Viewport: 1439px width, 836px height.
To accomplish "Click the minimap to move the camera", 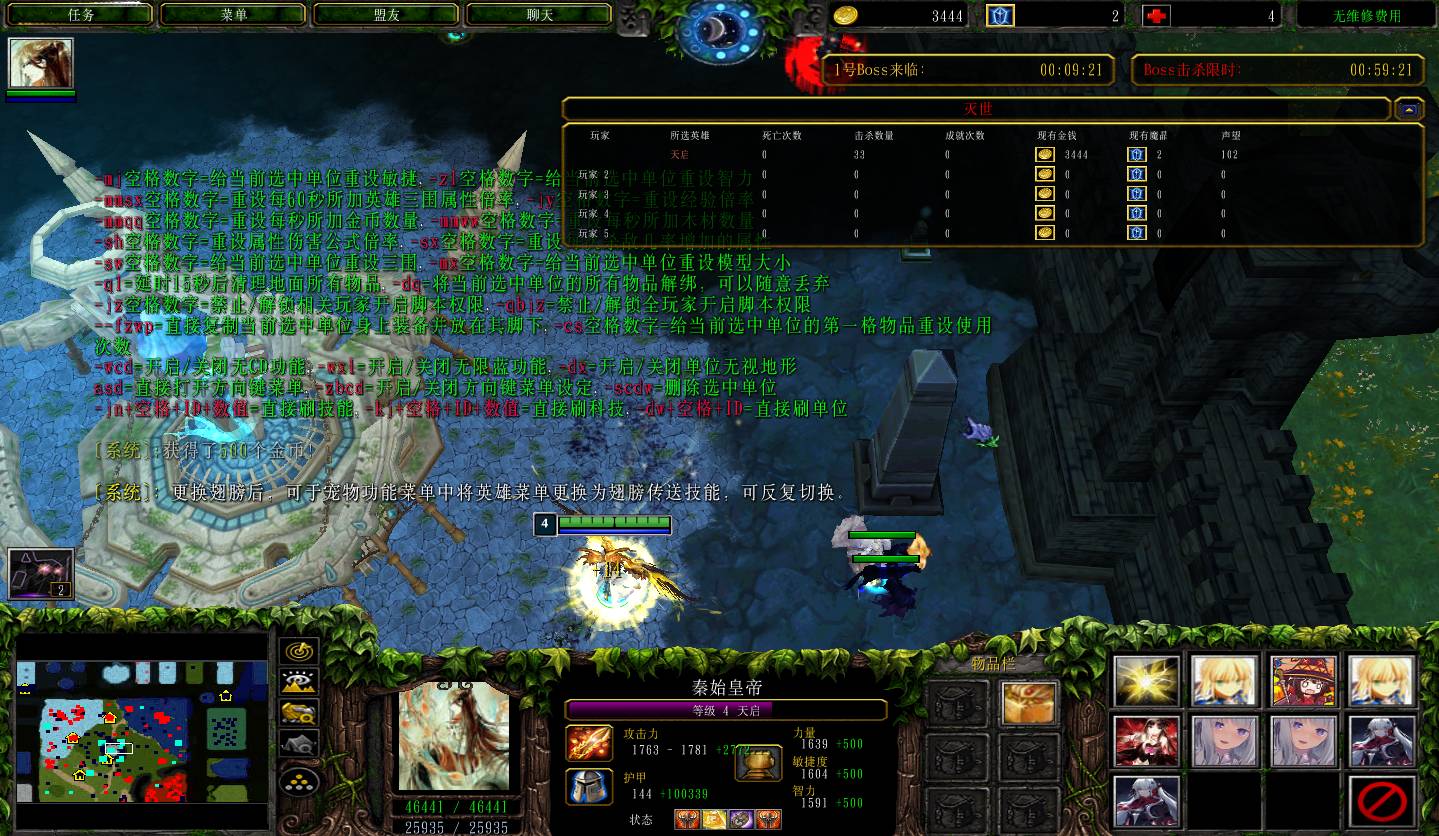I will point(140,730).
